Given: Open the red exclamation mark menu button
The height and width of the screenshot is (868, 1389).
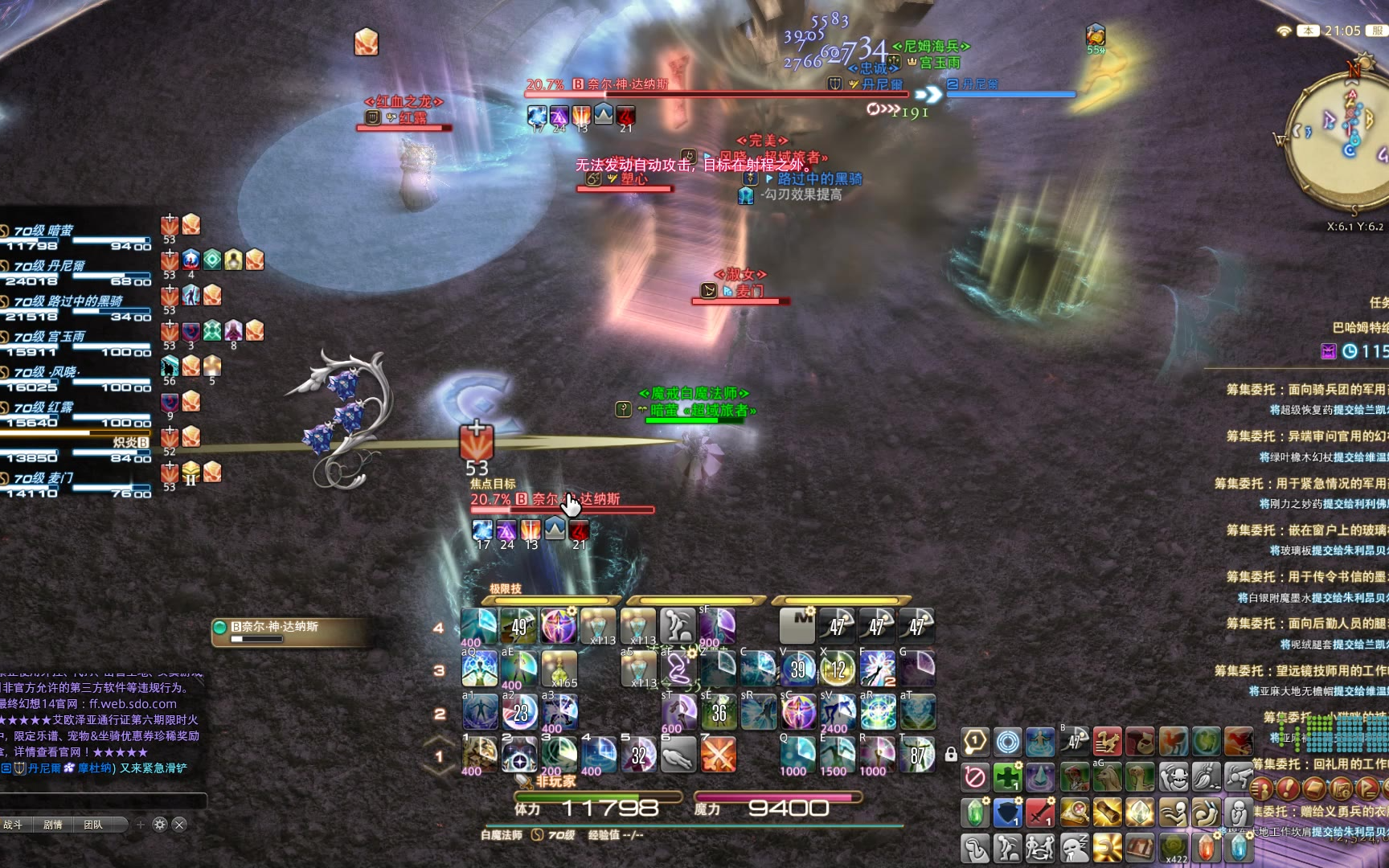Looking at the screenshot, I should tap(1287, 788).
